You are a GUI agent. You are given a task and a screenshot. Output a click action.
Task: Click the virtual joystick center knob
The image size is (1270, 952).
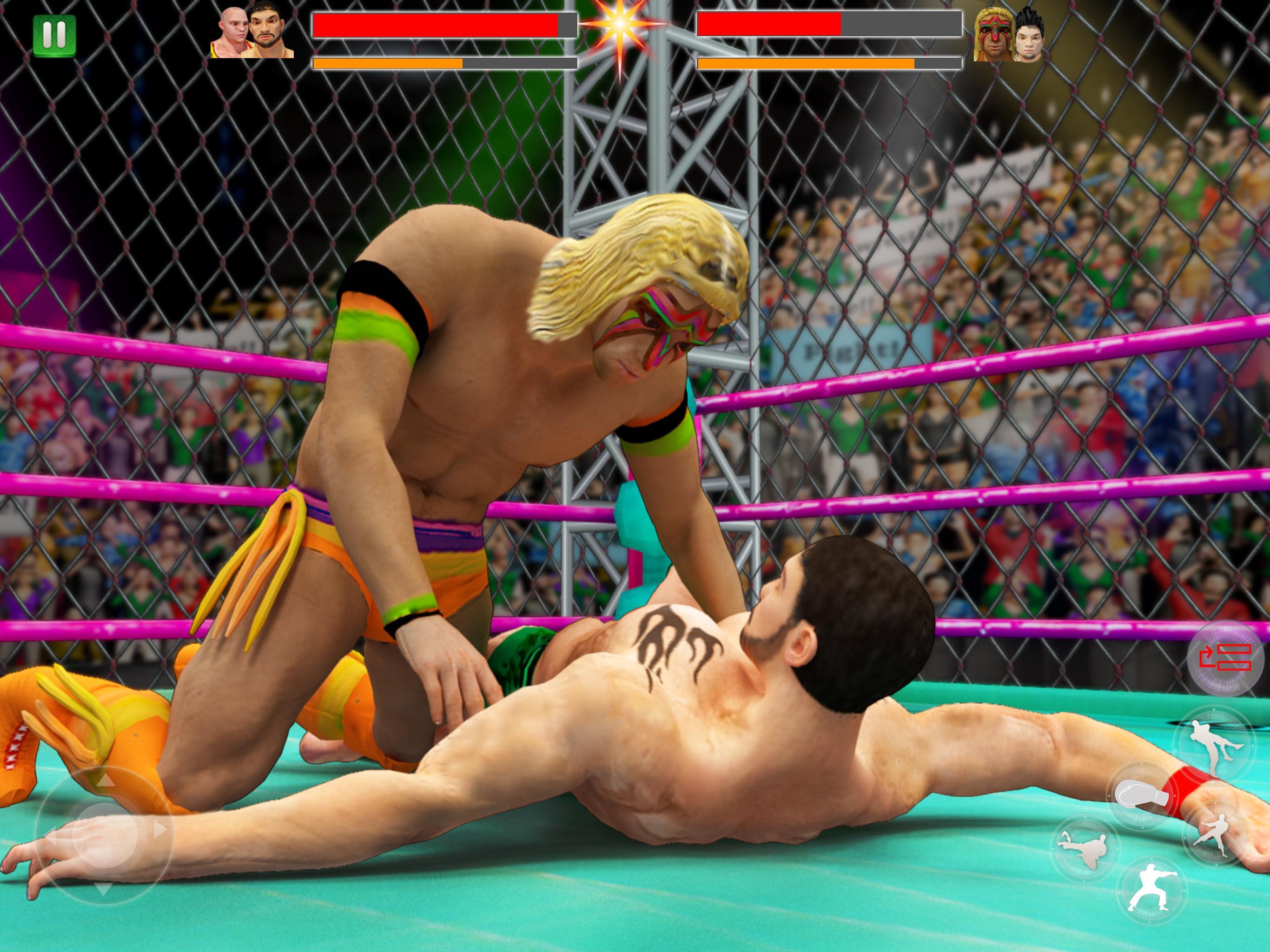click(105, 834)
